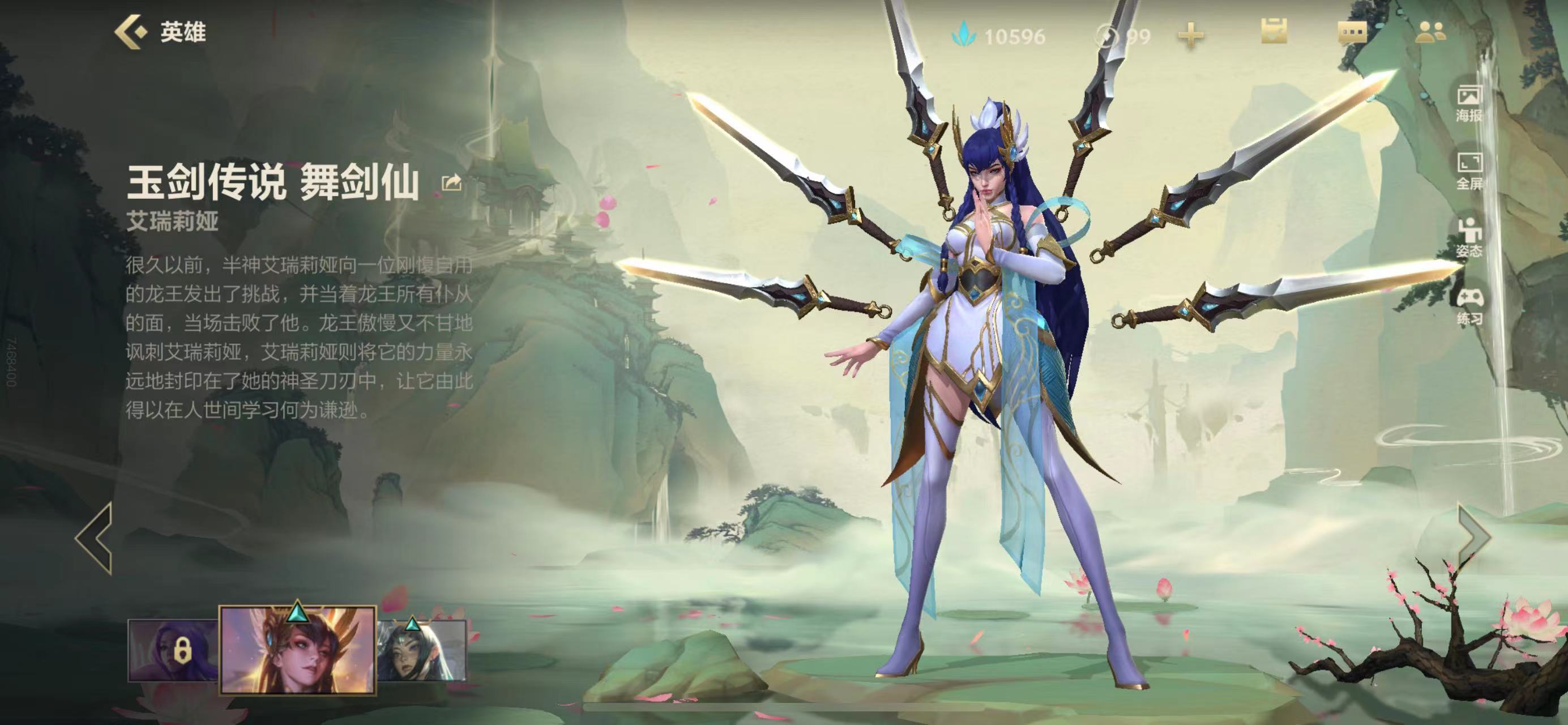1568x725 pixels.
Task: View the skin's 海报 poster art
Action: pyautogui.click(x=1468, y=104)
